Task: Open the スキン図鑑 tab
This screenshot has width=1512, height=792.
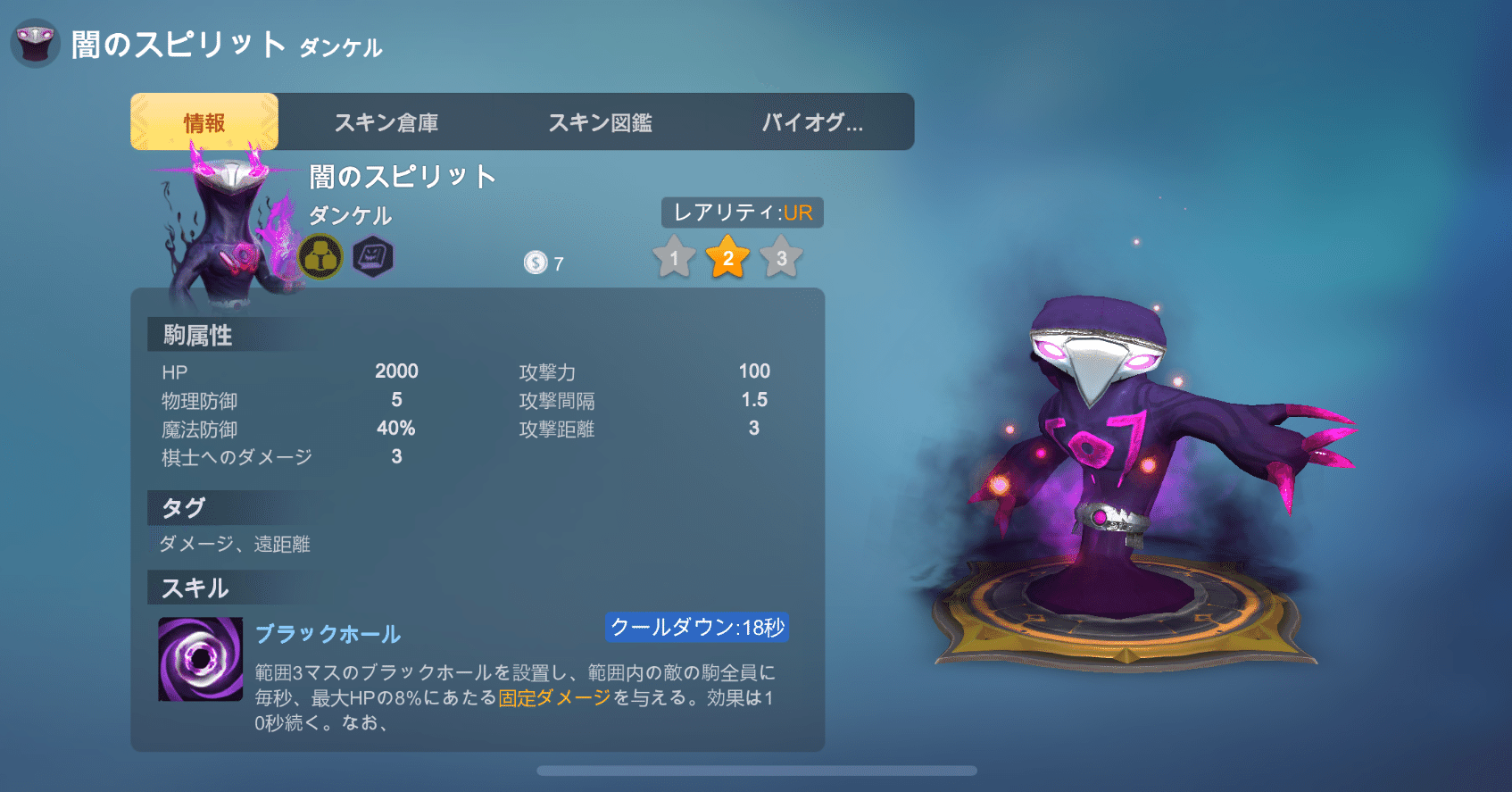Action: [602, 121]
